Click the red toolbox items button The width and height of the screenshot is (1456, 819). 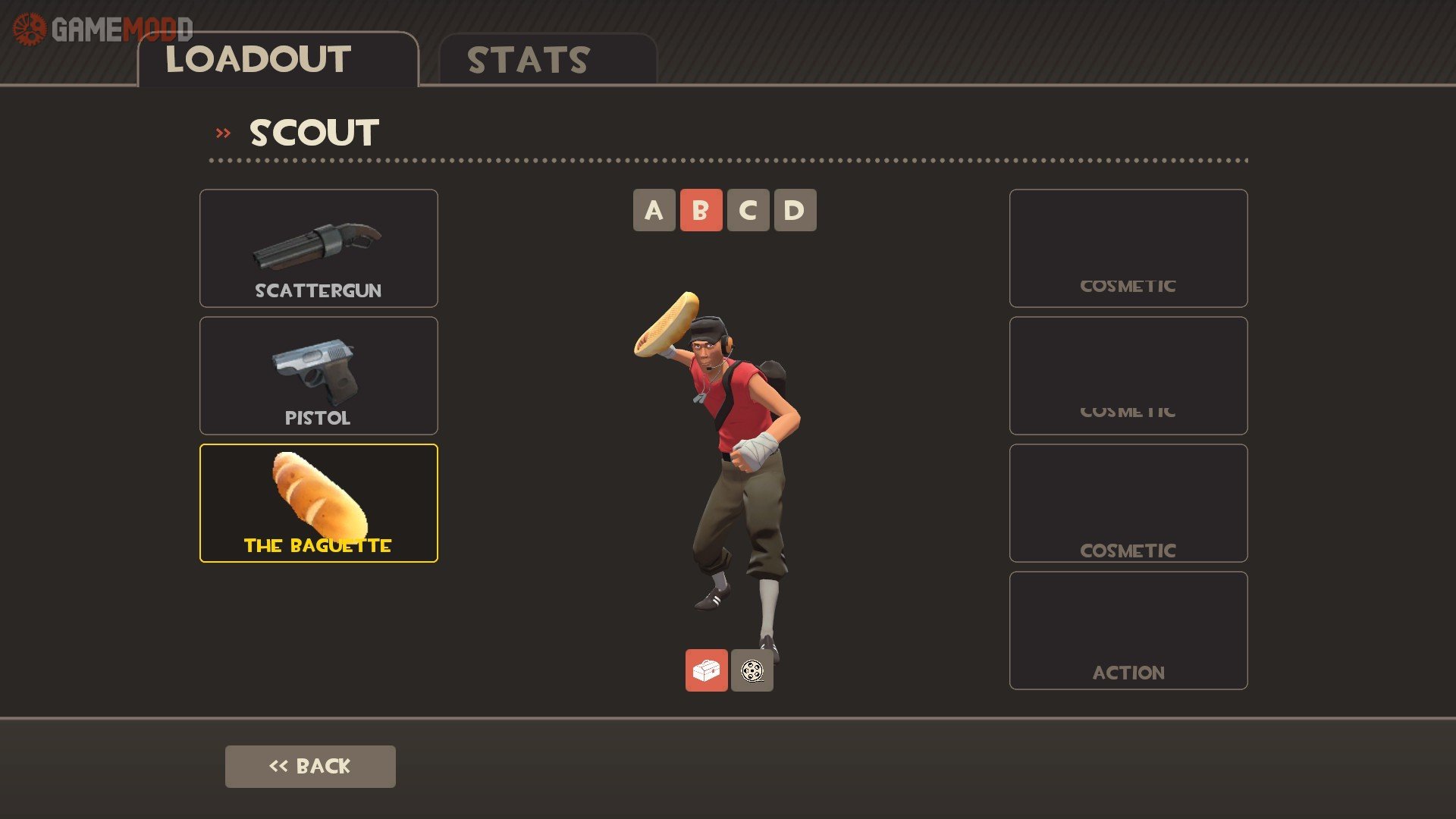point(706,670)
